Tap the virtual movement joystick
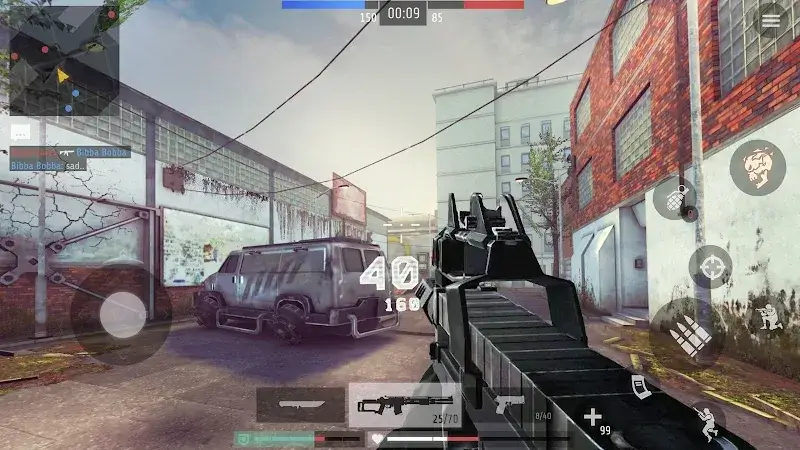 122,315
